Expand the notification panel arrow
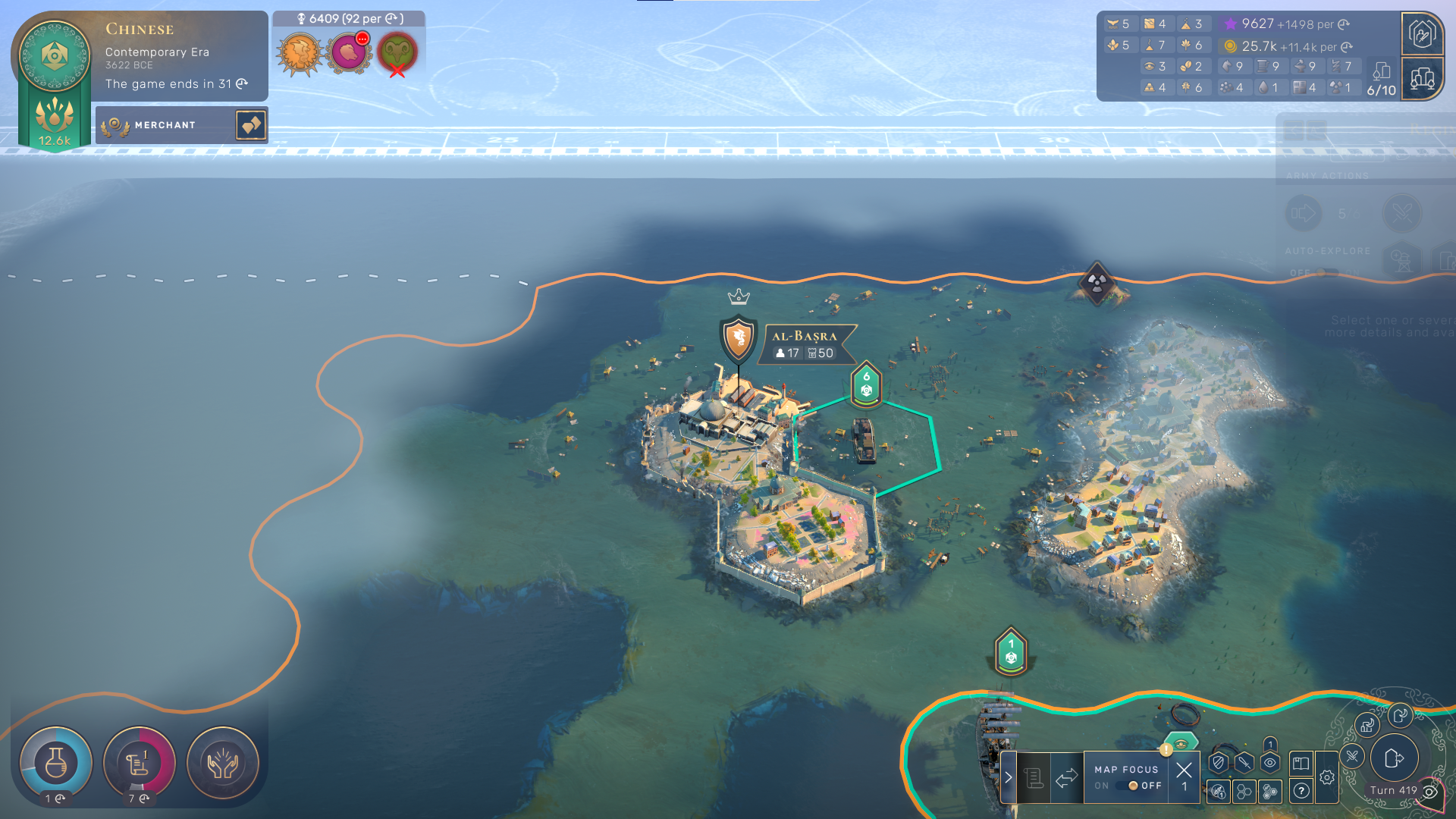Viewport: 1456px width, 819px height. coord(1008,777)
